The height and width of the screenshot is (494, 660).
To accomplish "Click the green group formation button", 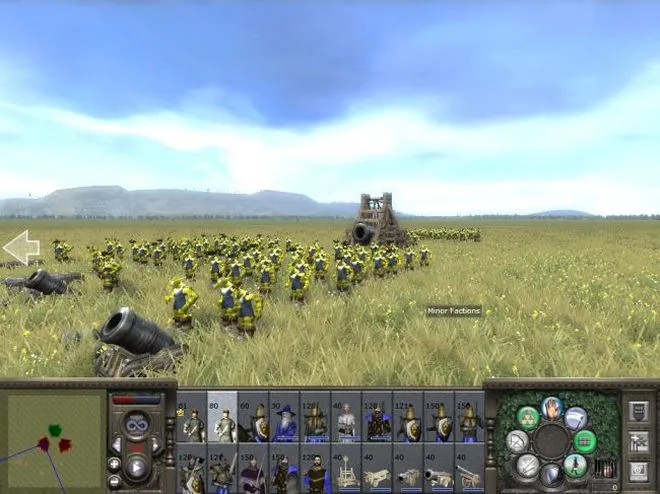I will (585, 441).
